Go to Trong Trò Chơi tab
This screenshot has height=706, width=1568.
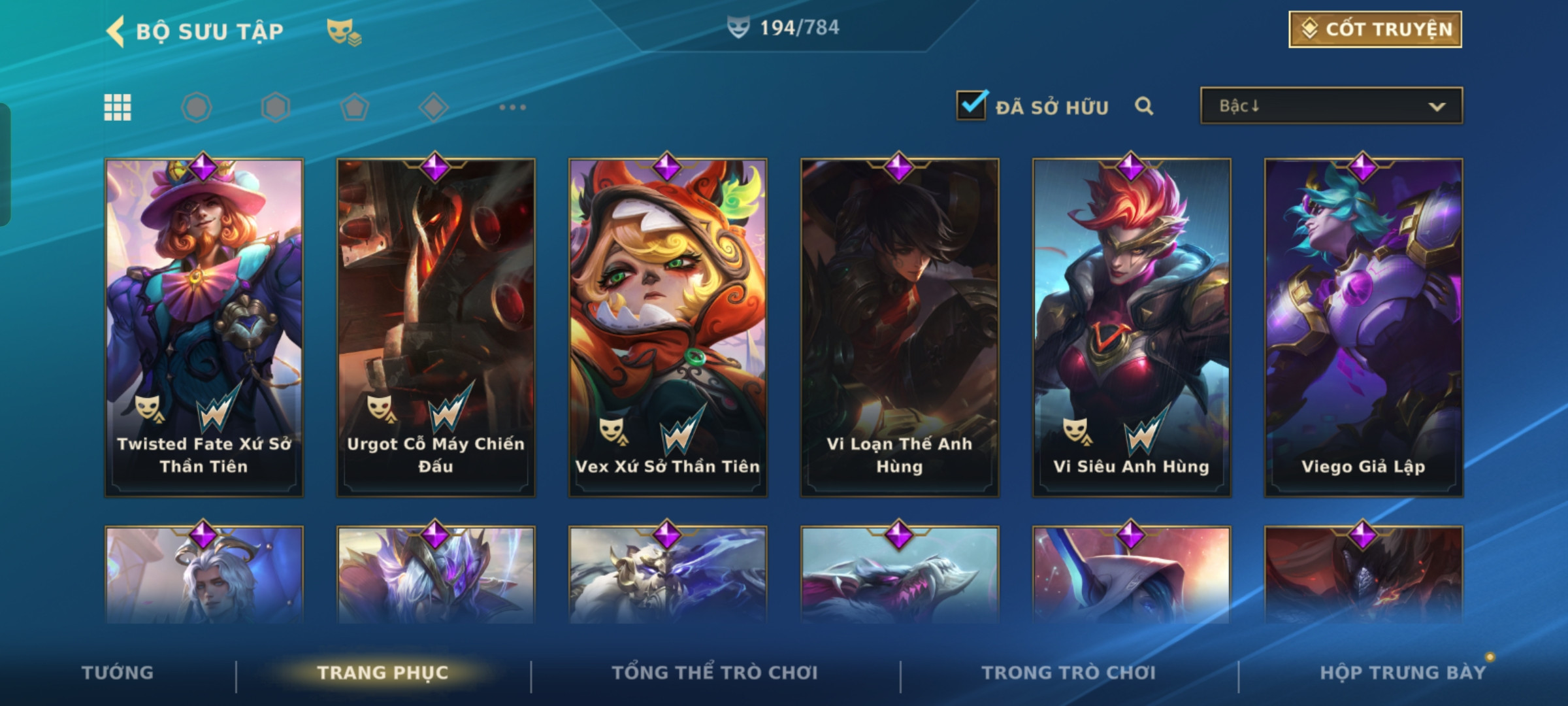coord(1069,673)
